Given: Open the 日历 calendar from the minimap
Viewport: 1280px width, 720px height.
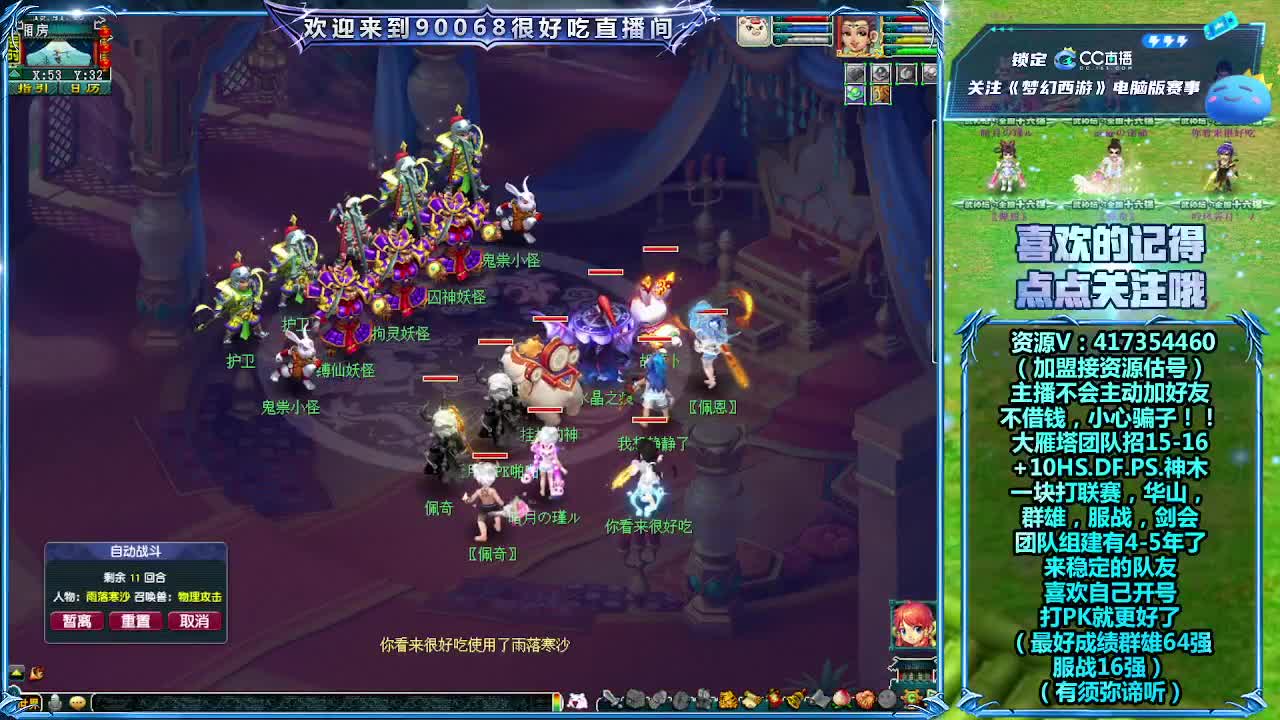Looking at the screenshot, I should [85, 89].
